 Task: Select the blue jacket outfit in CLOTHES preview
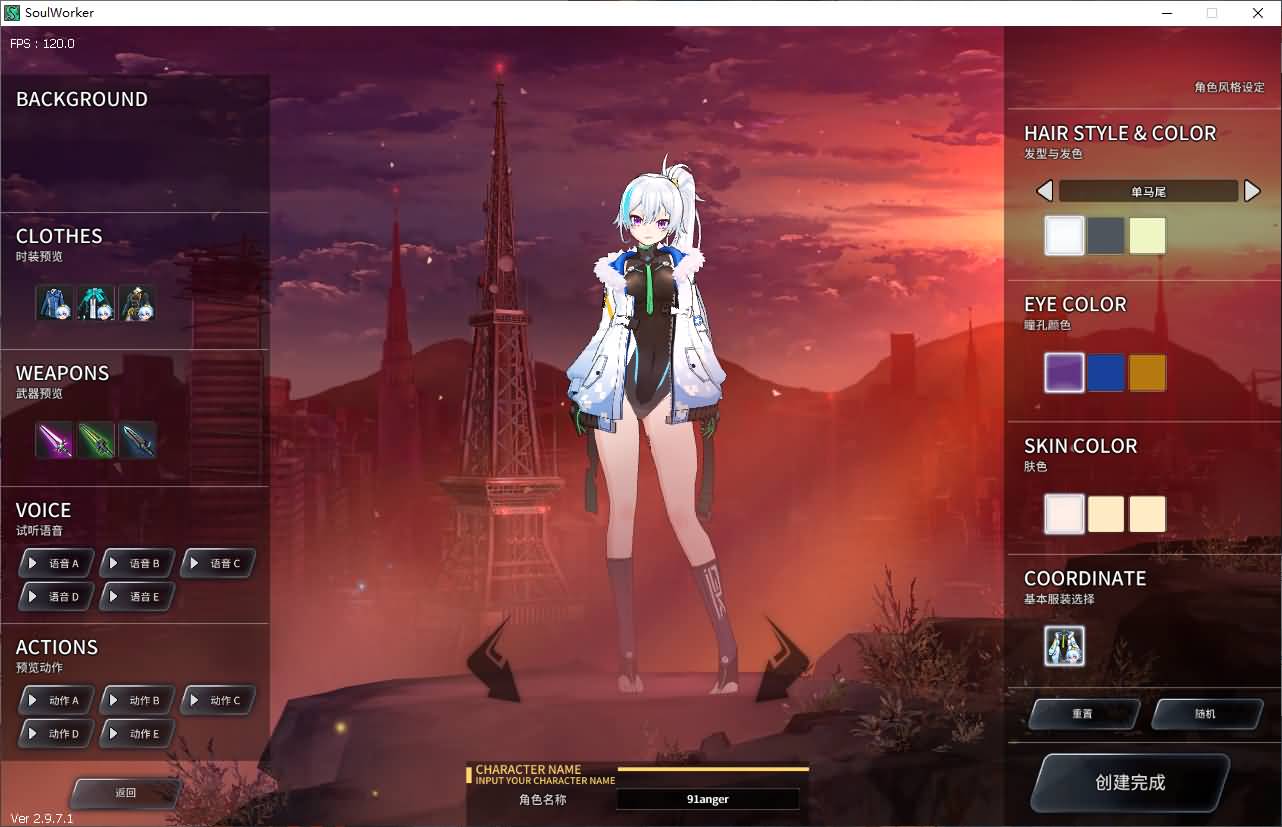click(x=54, y=303)
